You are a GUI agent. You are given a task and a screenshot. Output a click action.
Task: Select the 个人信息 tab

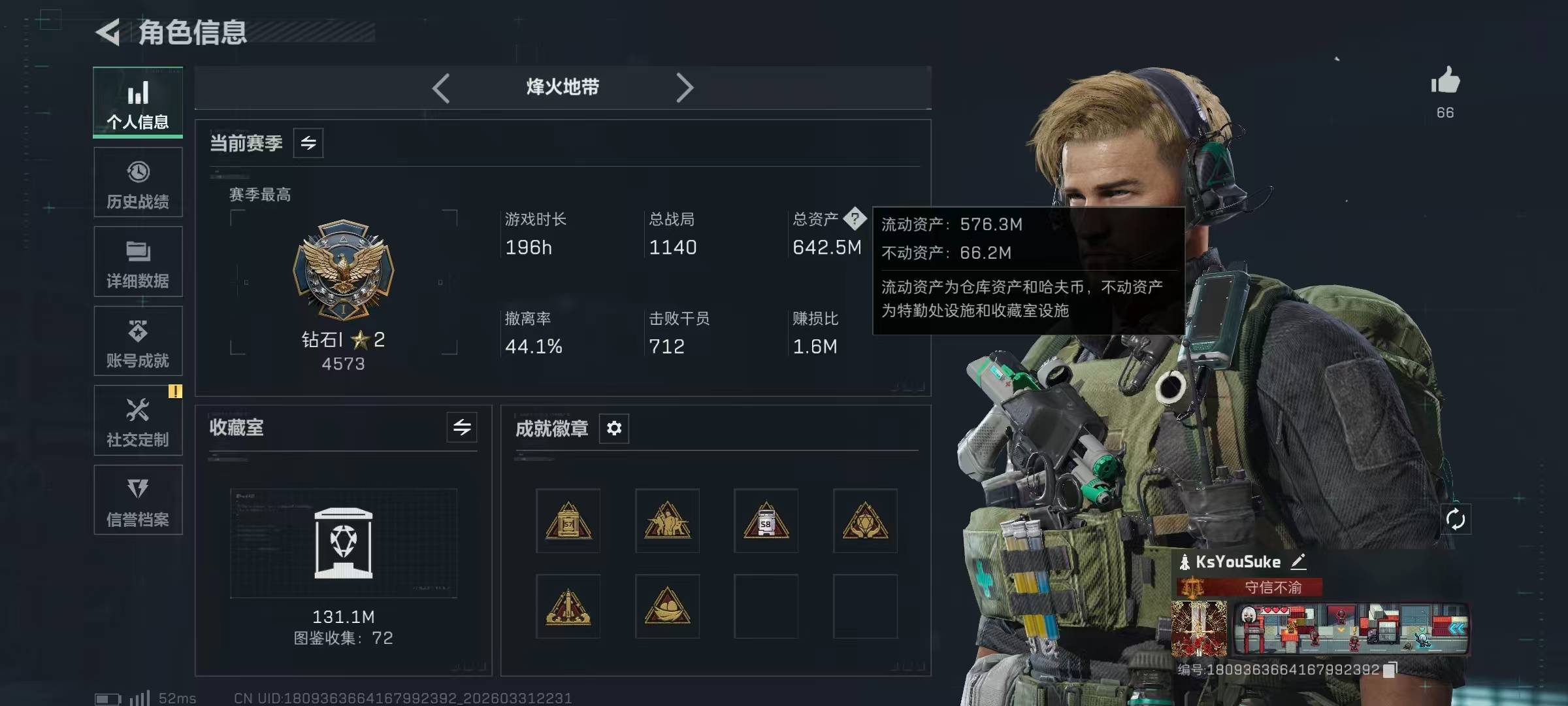tap(138, 103)
